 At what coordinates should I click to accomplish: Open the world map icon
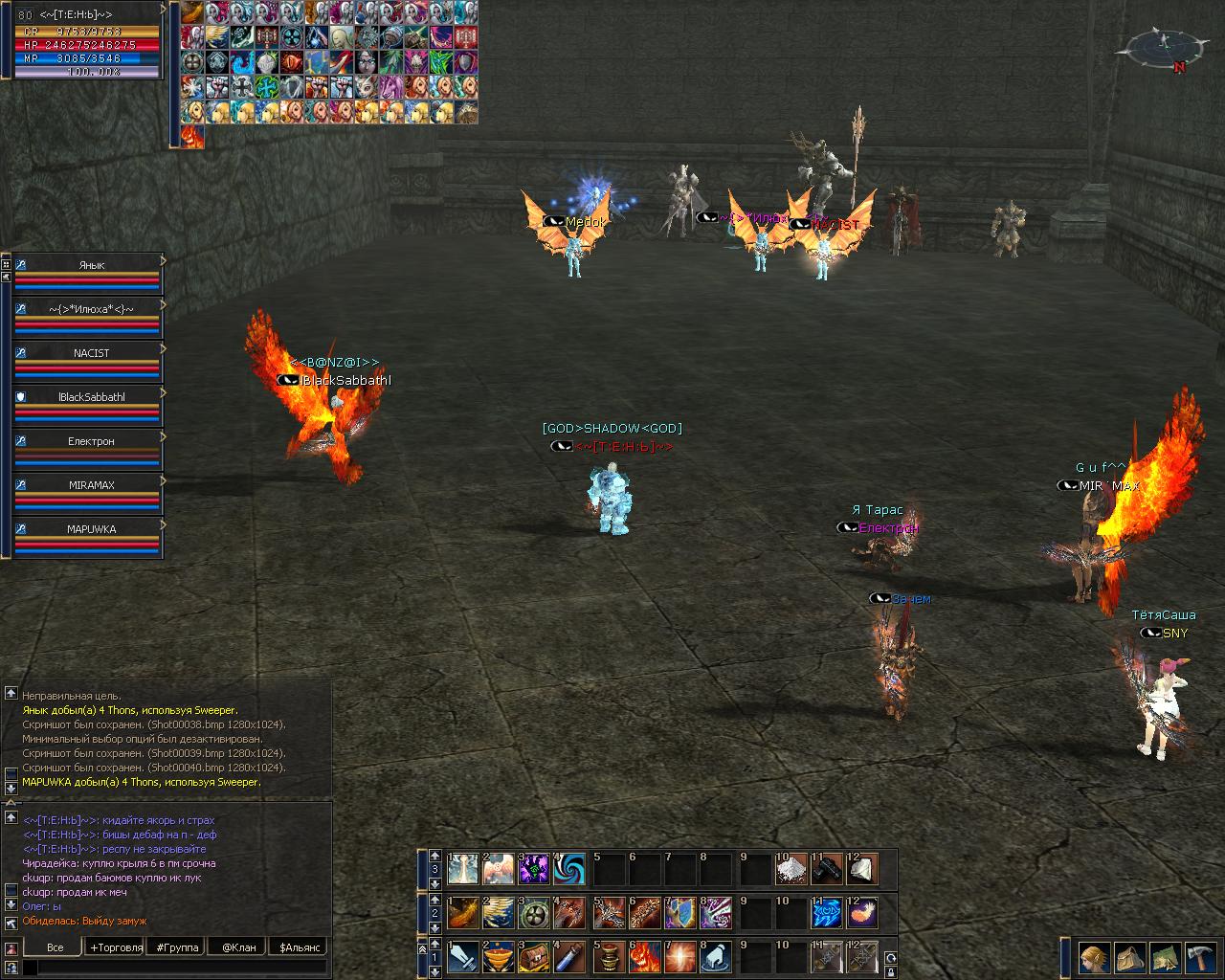(1165, 957)
